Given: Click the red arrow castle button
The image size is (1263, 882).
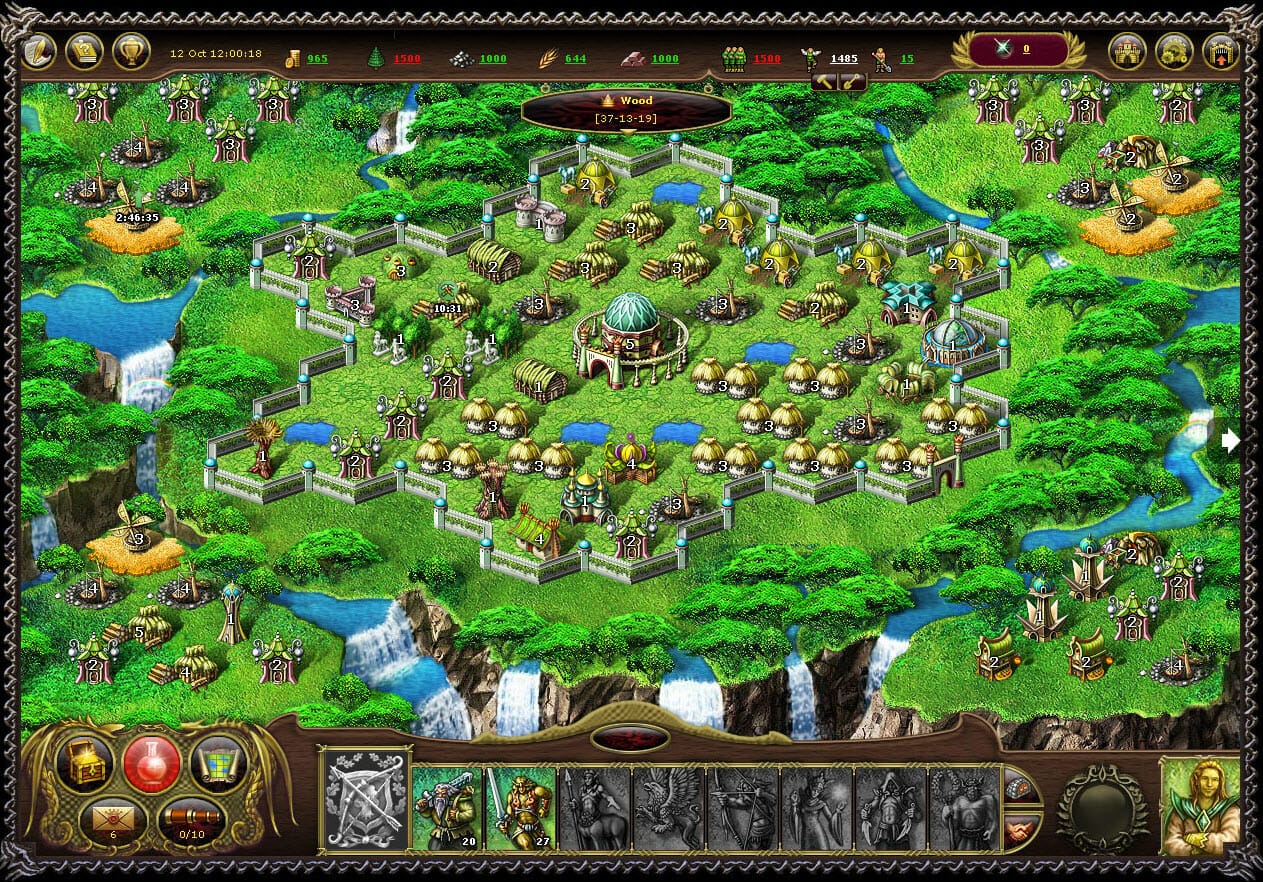Looking at the screenshot, I should pos(1220,52).
